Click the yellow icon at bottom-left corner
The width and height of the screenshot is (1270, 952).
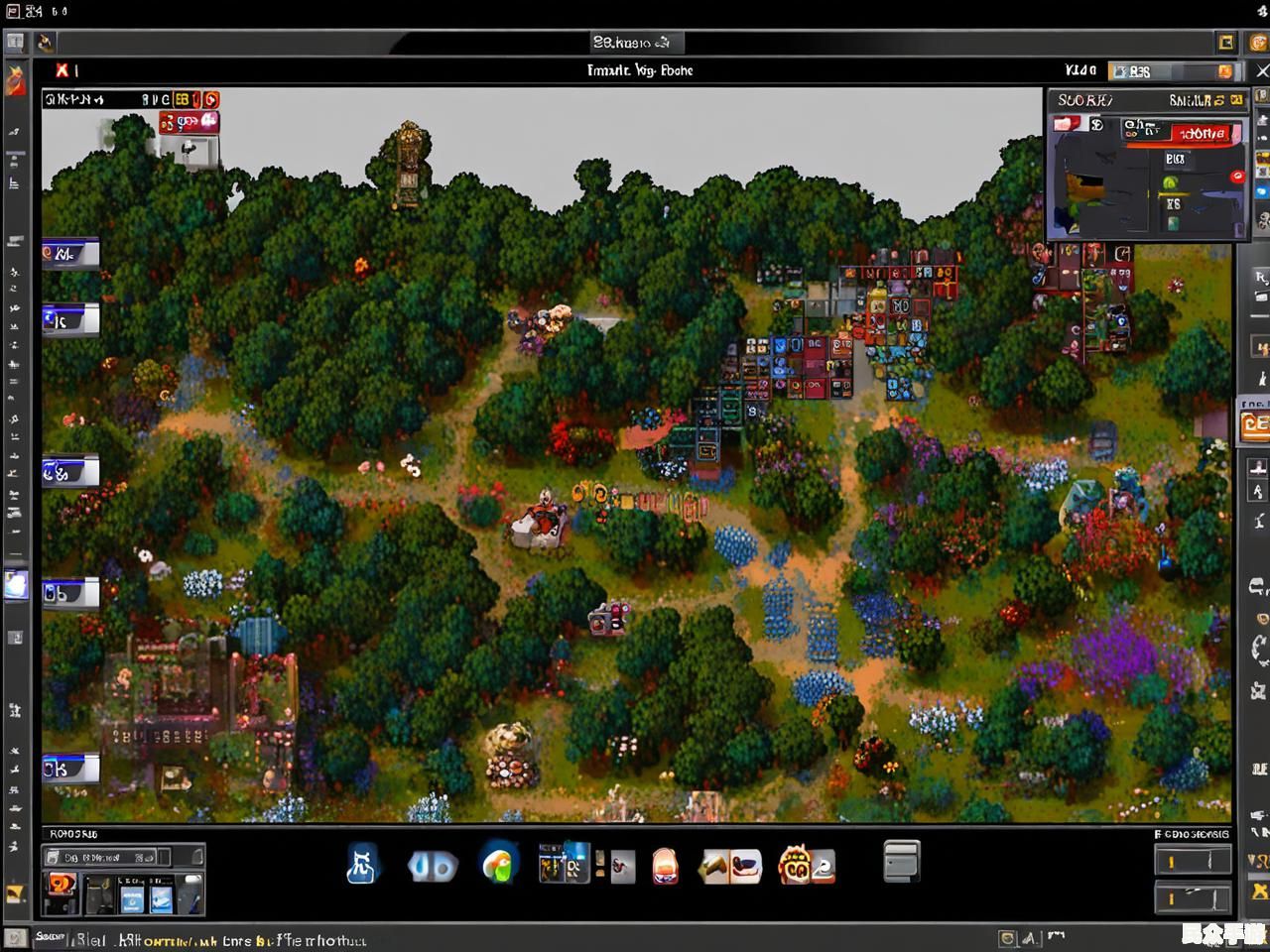tap(15, 893)
